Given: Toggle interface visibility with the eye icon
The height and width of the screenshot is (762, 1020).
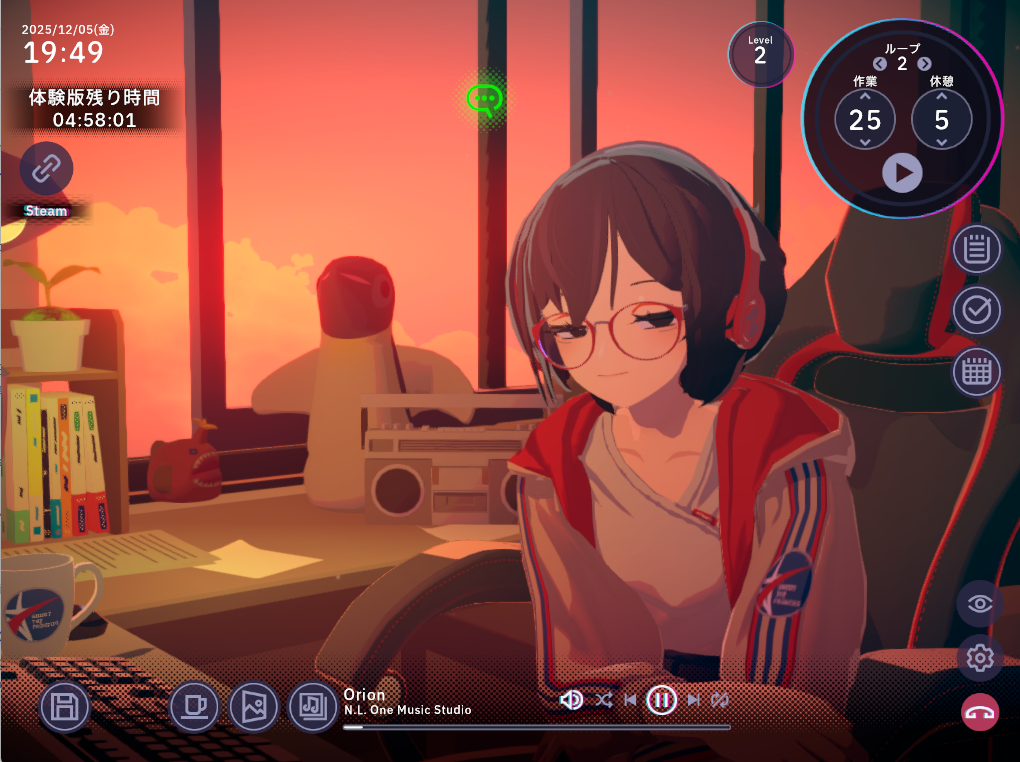Looking at the screenshot, I should click(980, 604).
